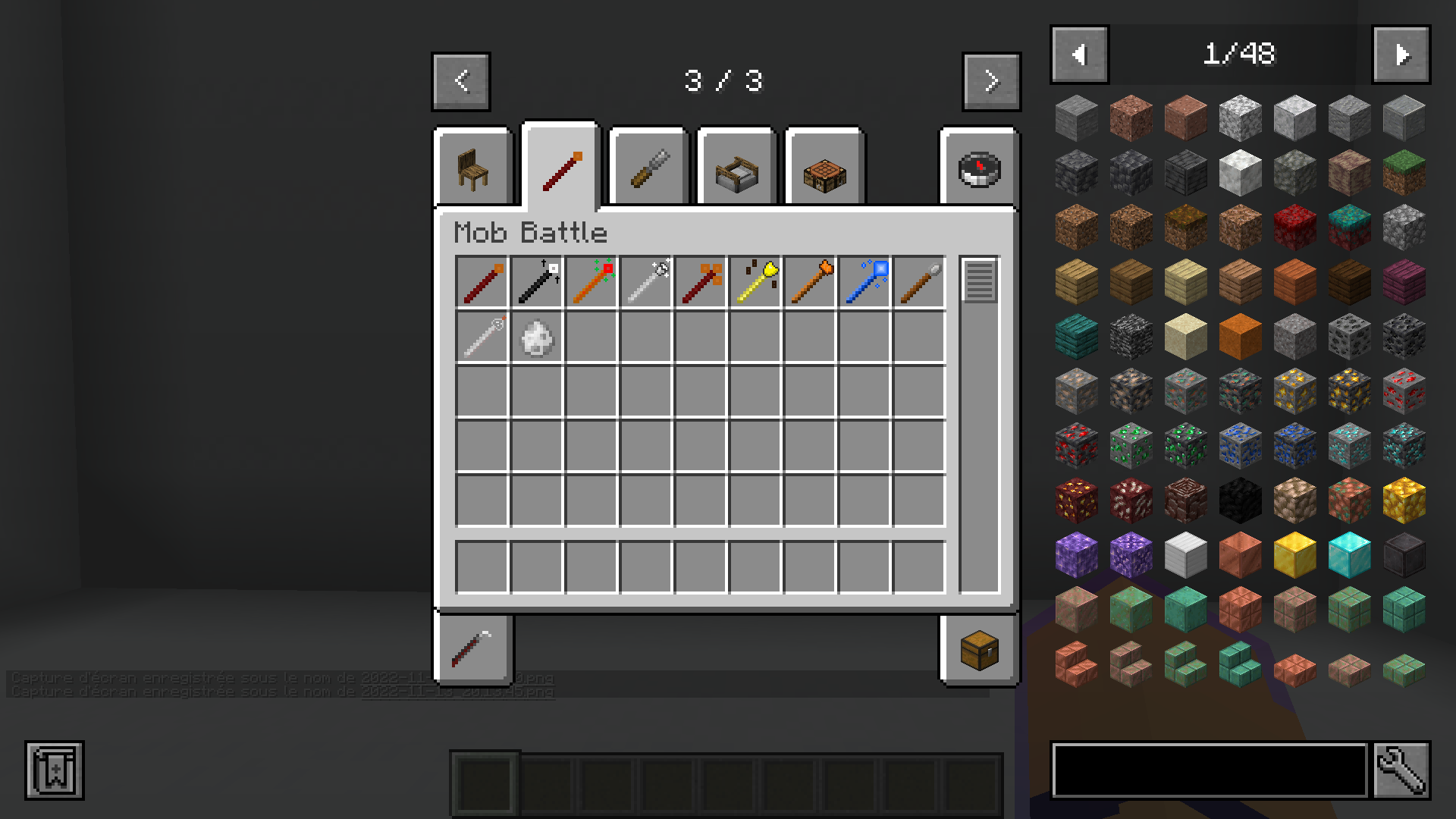Select the diamond ore block in the item list
The image size is (1456, 819).
click(x=1349, y=447)
